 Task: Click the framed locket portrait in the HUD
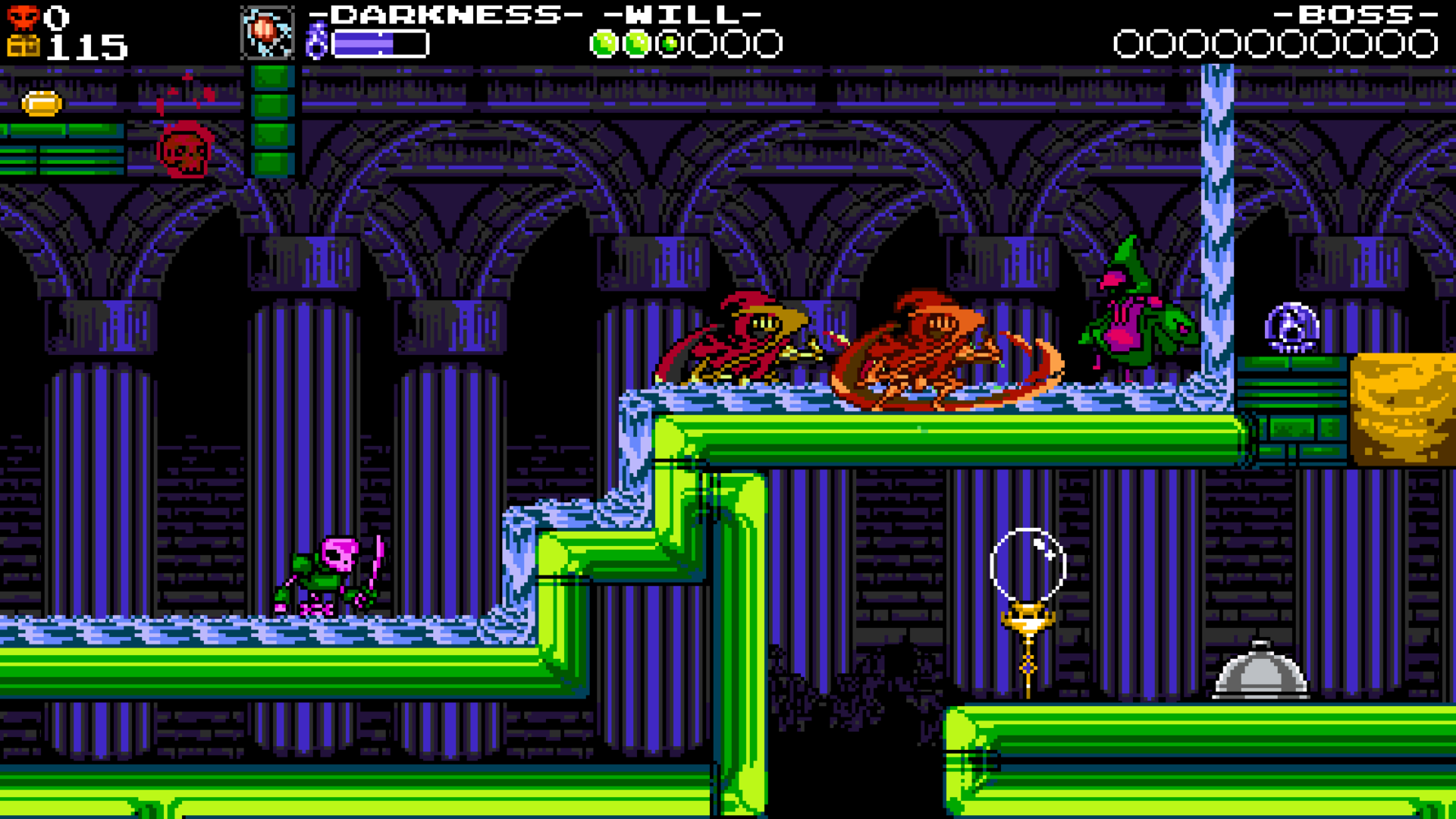click(267, 33)
